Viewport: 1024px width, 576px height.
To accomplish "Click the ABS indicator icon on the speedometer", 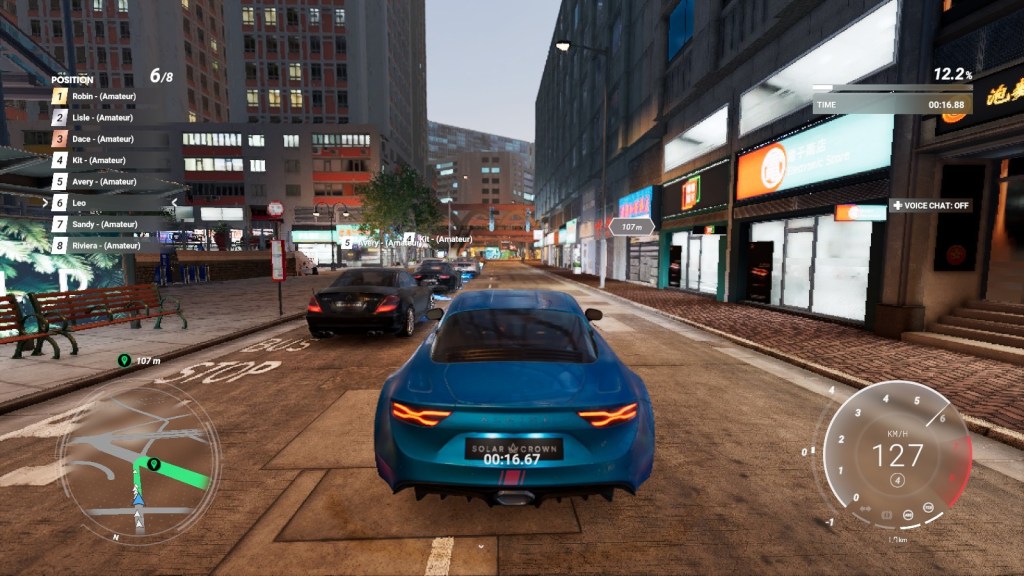I will [x=908, y=515].
